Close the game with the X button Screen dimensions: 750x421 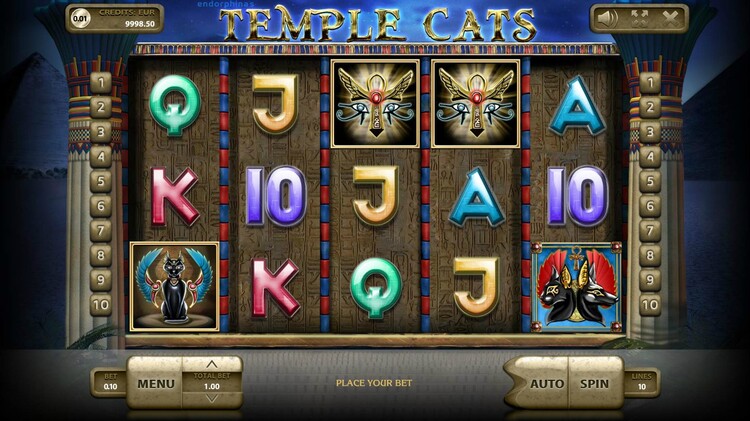pyautogui.click(x=669, y=18)
